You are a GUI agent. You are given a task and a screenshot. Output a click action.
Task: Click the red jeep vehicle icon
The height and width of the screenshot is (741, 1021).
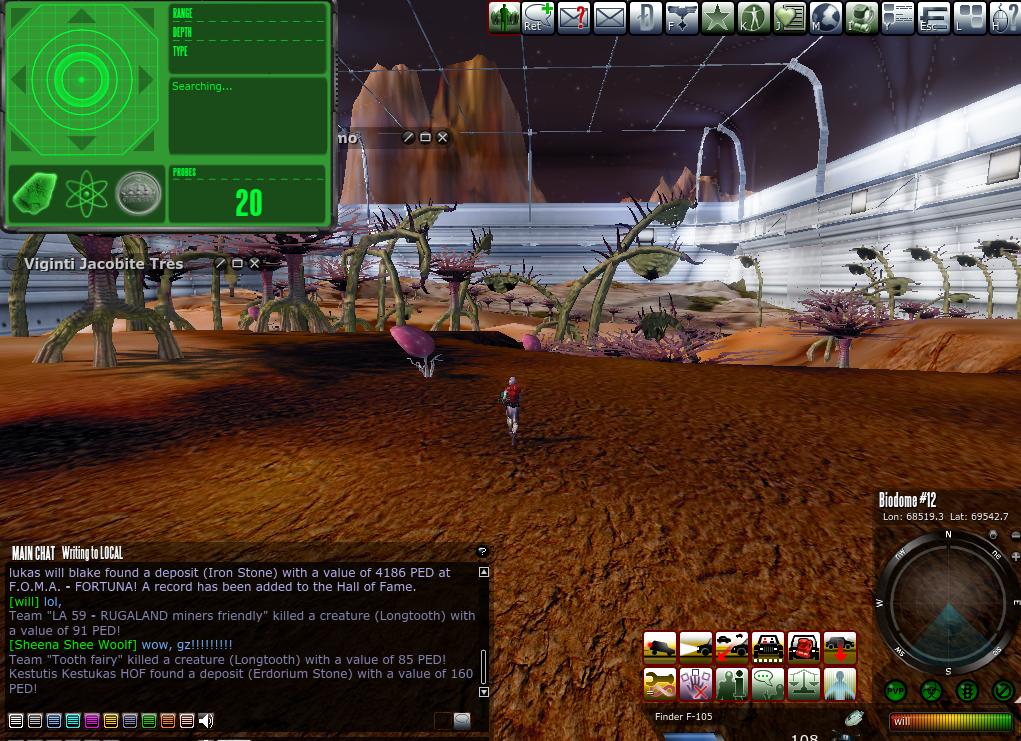point(804,647)
